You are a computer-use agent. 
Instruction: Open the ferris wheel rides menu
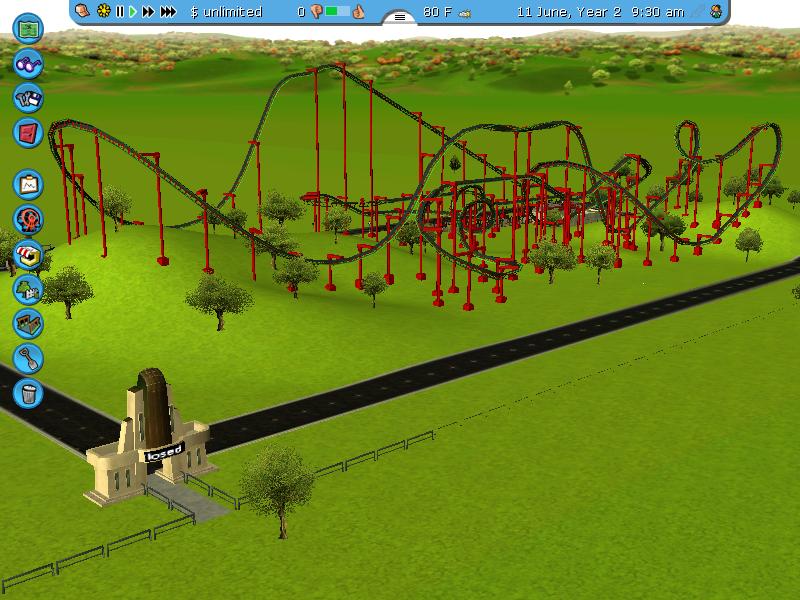pos(29,218)
